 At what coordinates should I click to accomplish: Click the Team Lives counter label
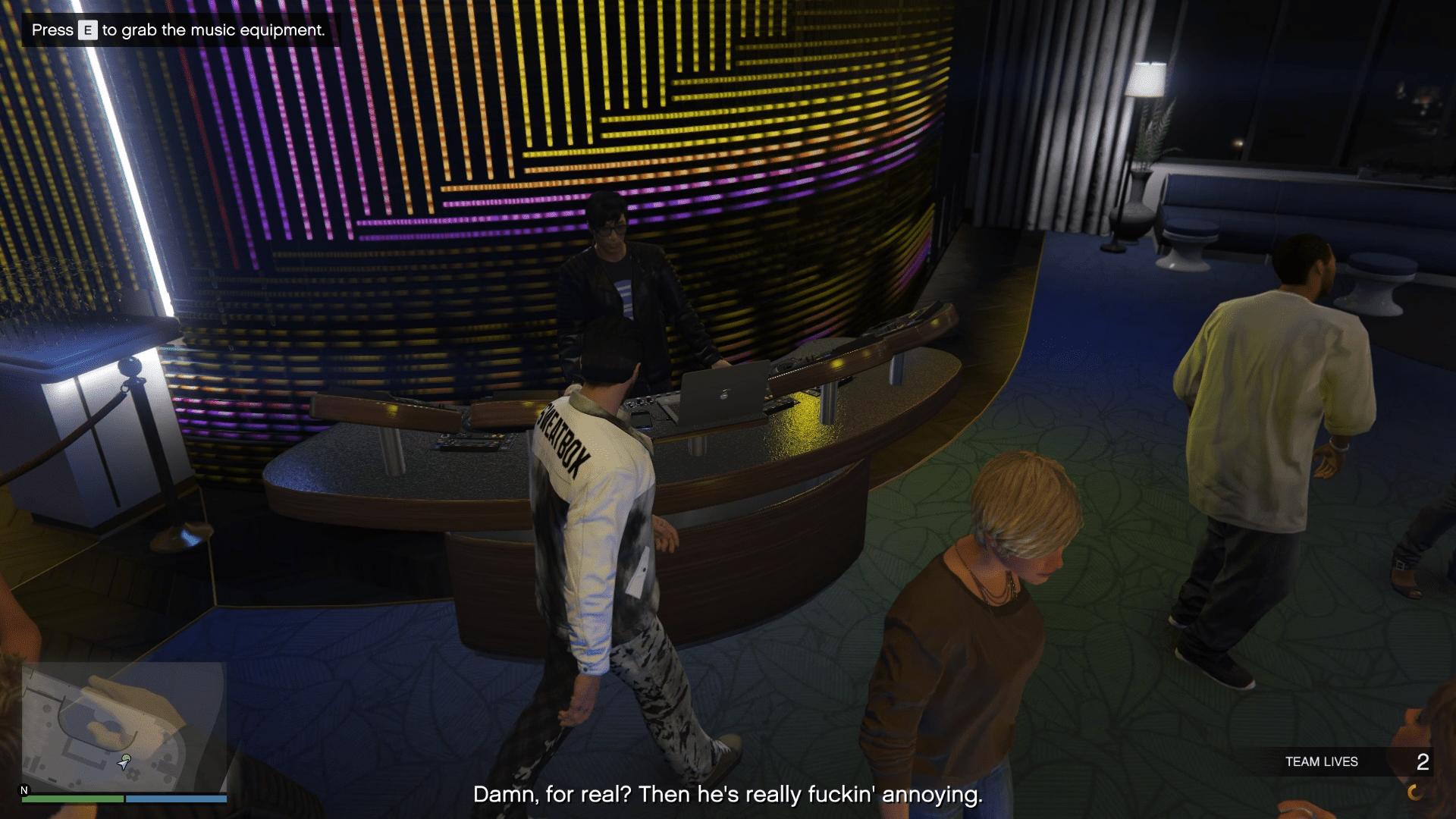(1322, 761)
